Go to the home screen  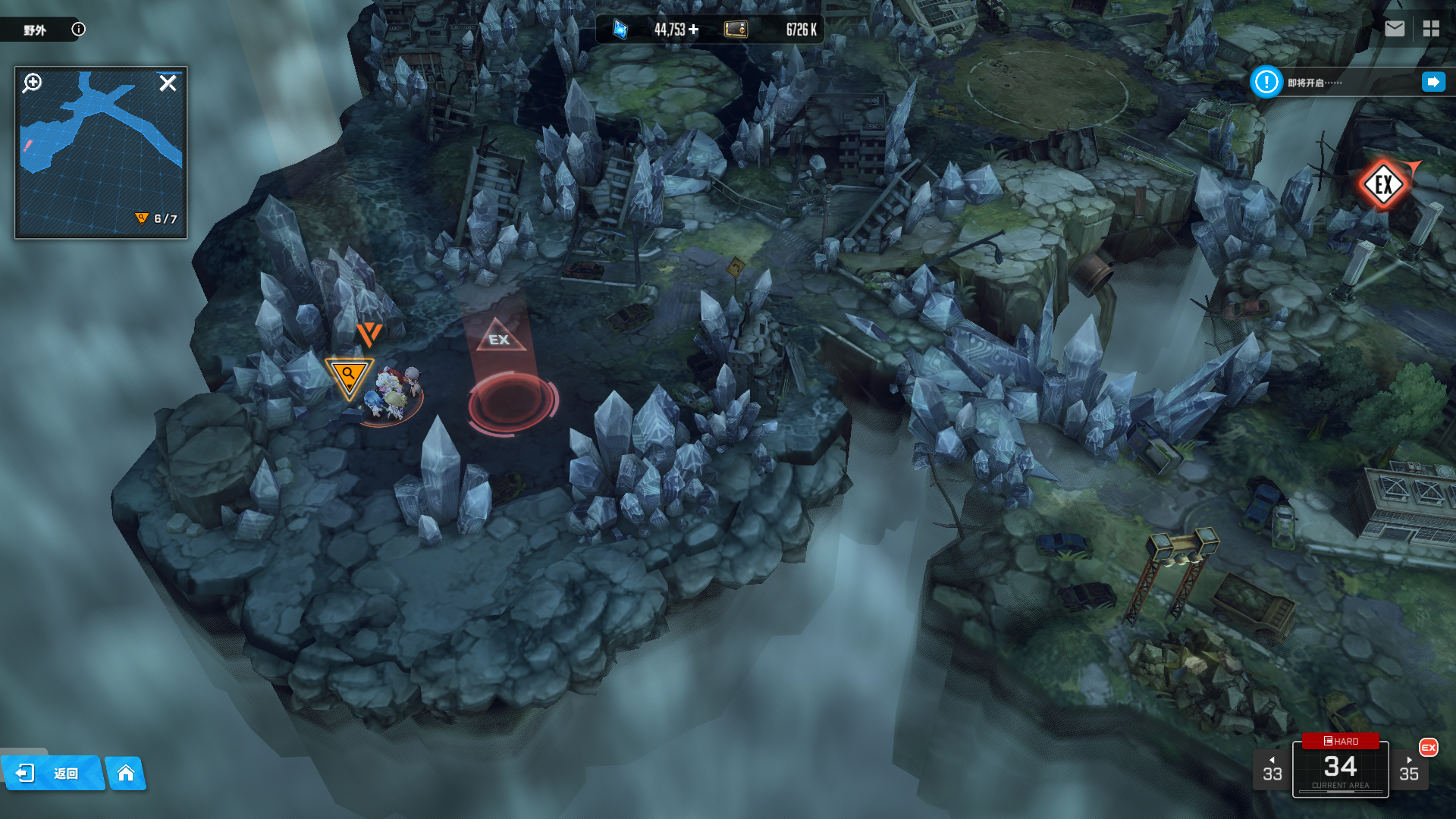click(126, 773)
